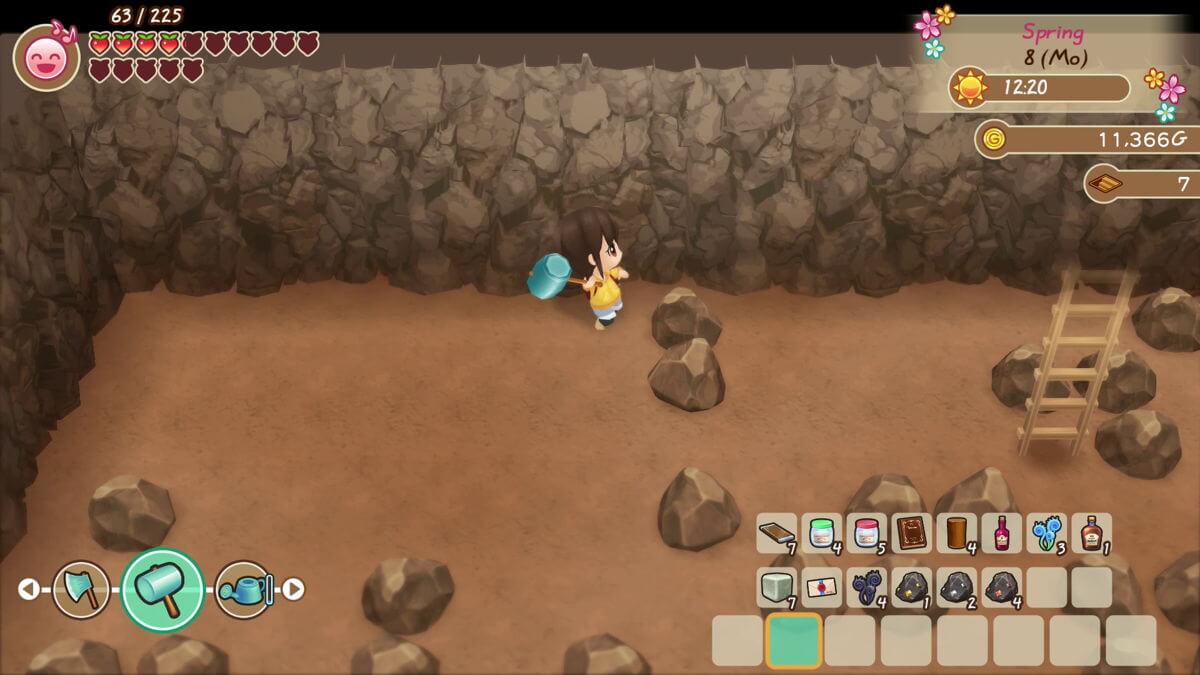Select the lumber plank stack

777,534
